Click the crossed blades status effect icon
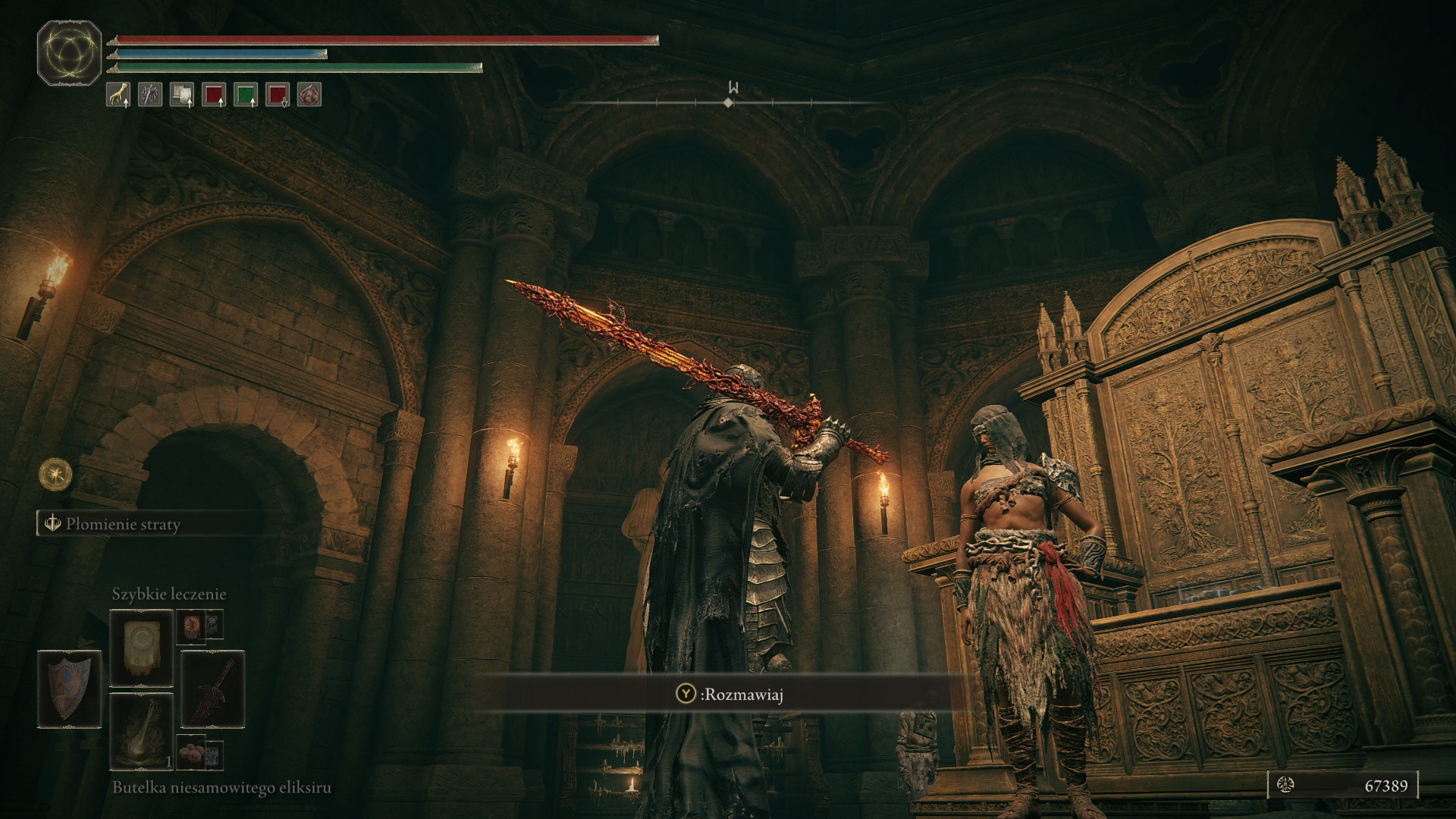This screenshot has width=1456, height=819. click(149, 95)
